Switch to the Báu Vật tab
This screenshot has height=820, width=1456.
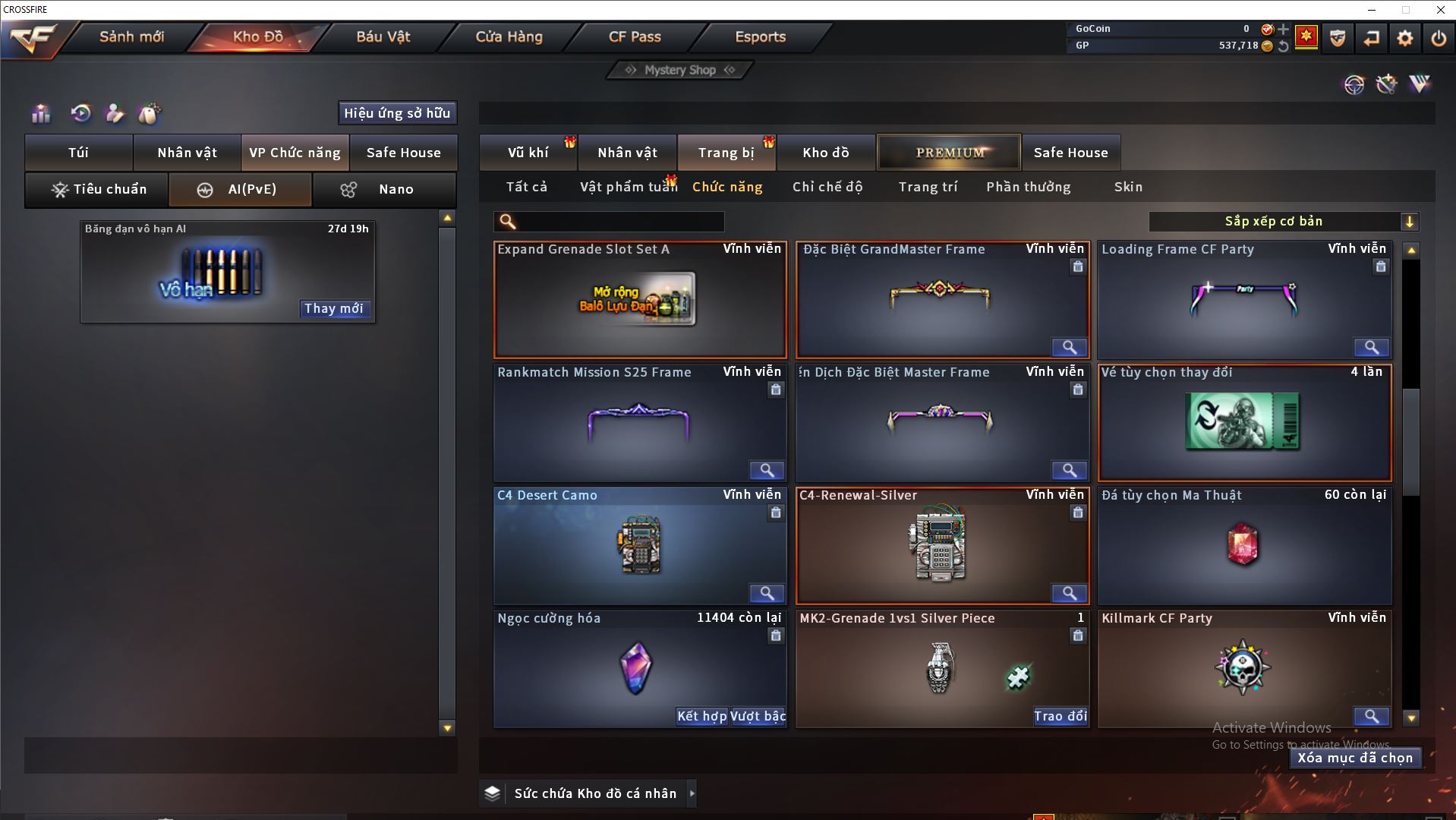(383, 36)
